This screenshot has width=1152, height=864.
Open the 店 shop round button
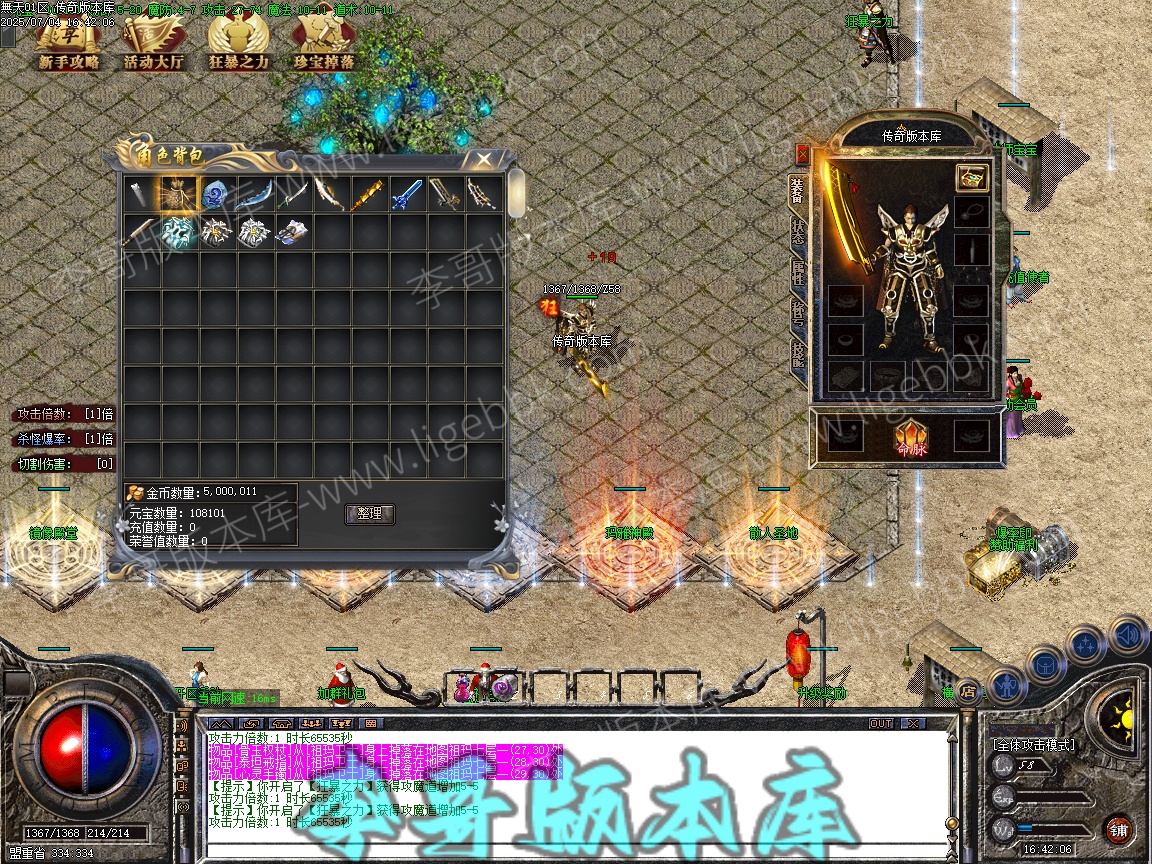pos(967,690)
